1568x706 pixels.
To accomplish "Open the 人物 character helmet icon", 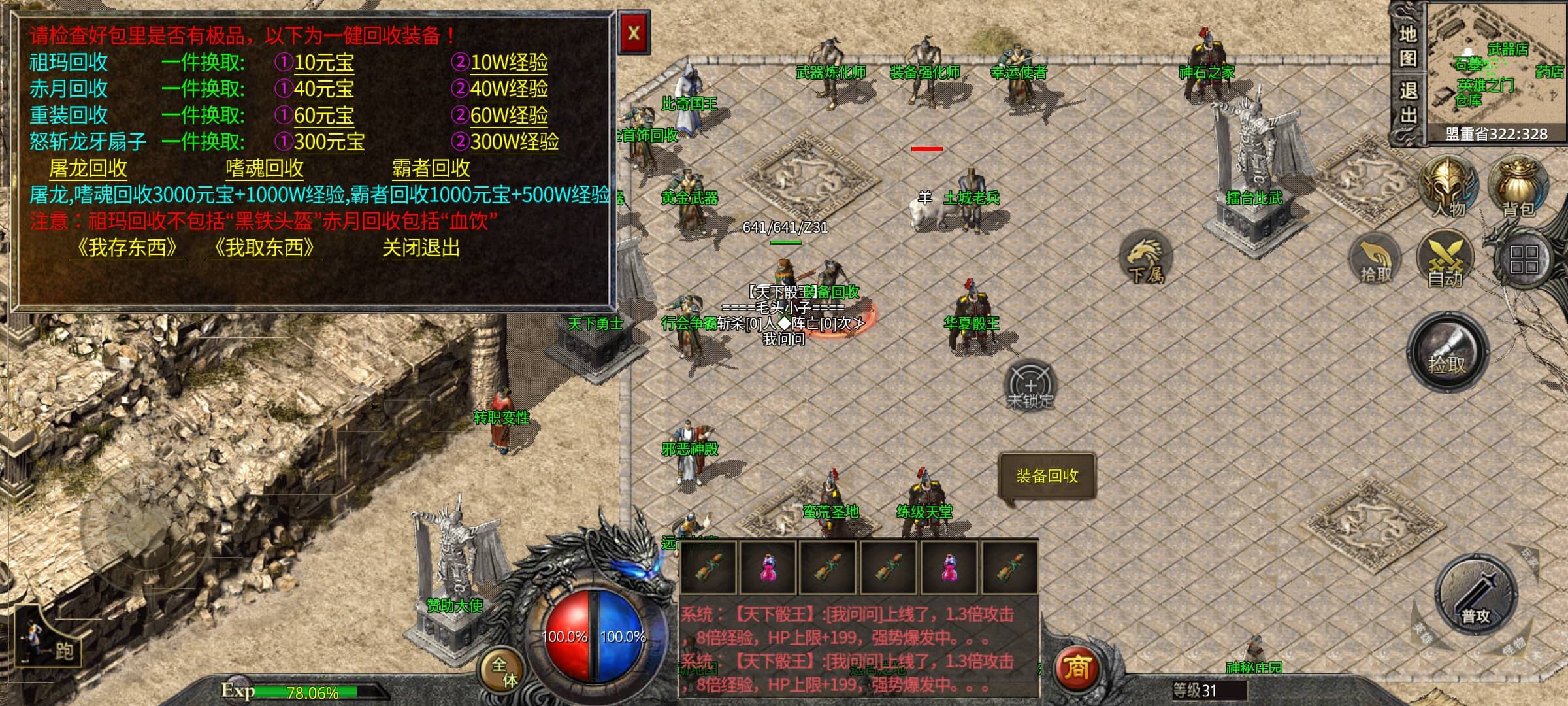I will pyautogui.click(x=1449, y=186).
